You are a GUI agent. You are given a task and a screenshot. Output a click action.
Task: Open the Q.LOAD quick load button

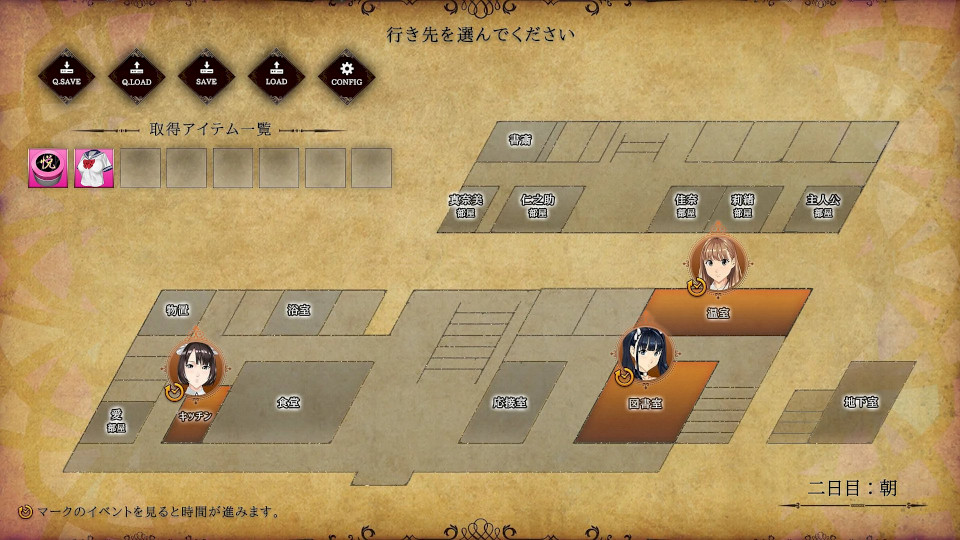pyautogui.click(x=136, y=75)
